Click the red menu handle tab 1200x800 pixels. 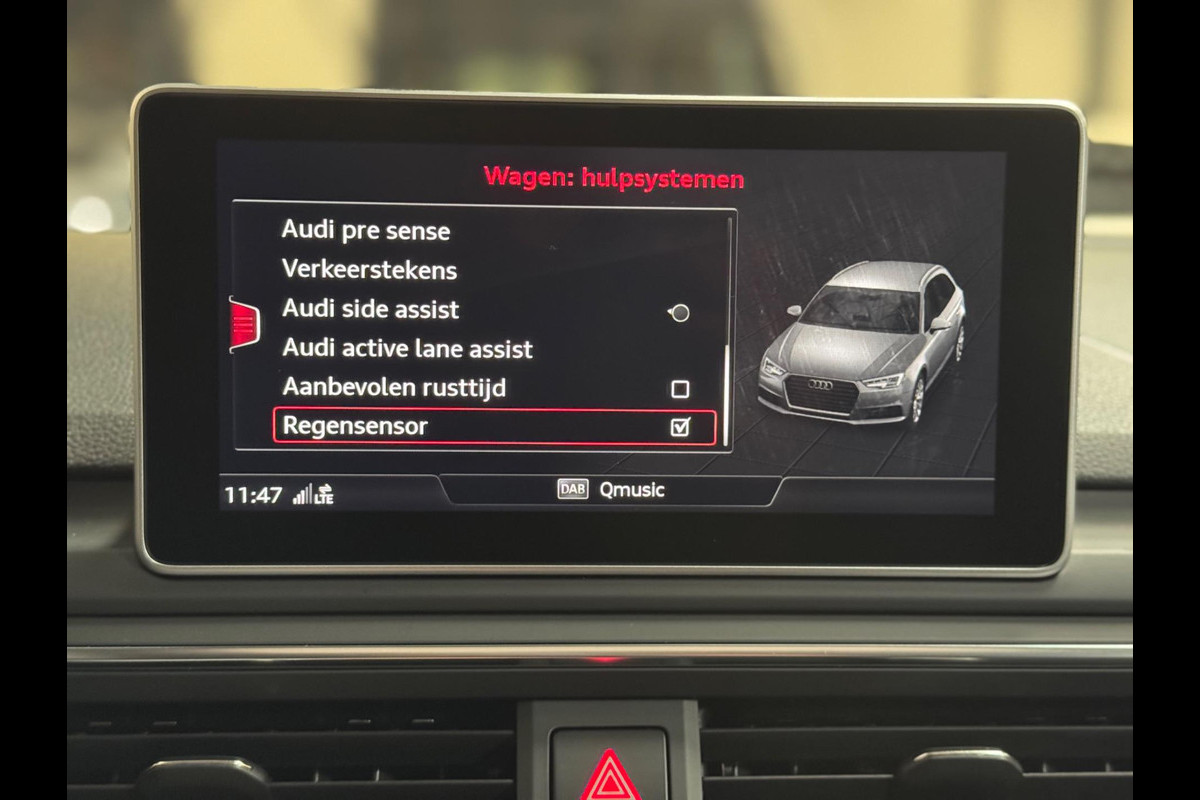244,325
